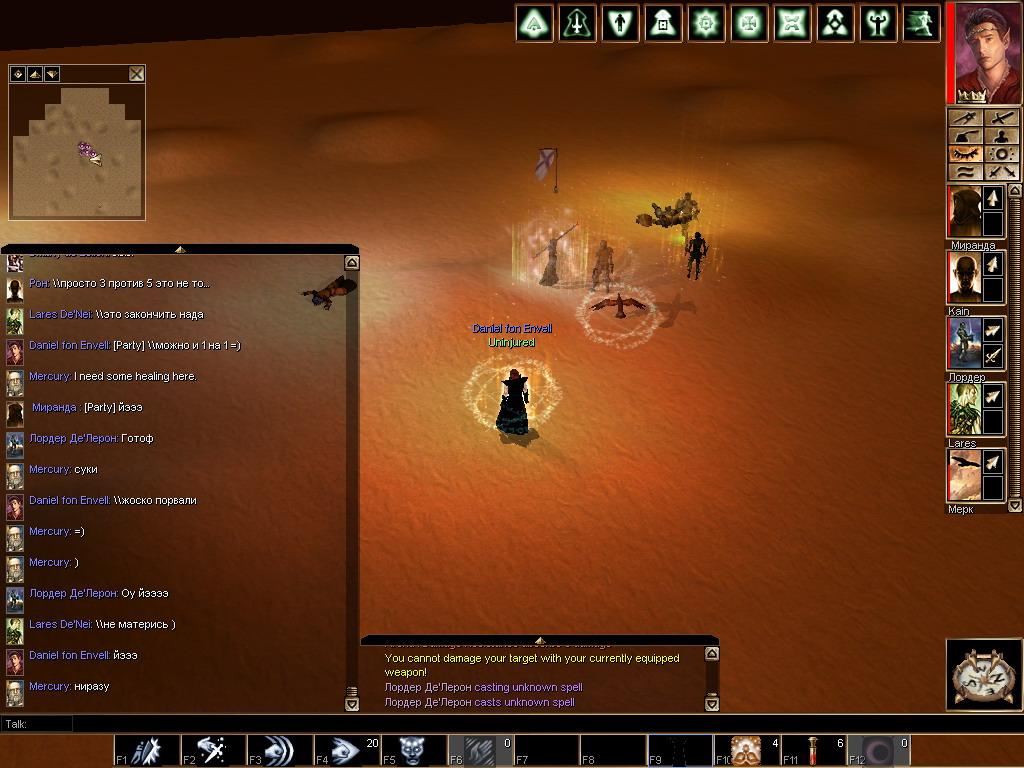The height and width of the screenshot is (768, 1024).
Task: Click on the minimap
Action: (77, 152)
